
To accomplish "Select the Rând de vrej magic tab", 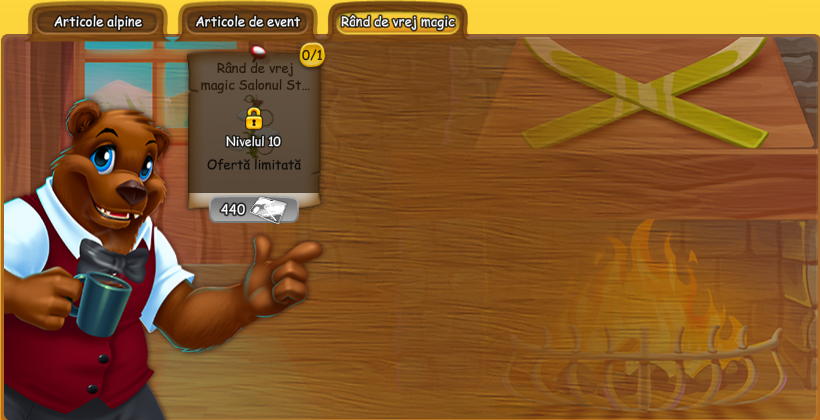I will pyautogui.click(x=397, y=22).
